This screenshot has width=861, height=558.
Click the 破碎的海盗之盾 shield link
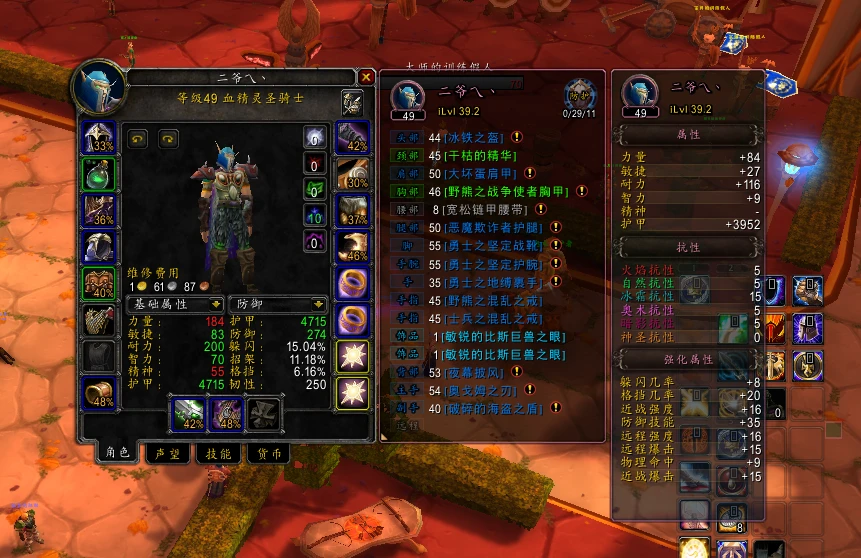click(x=484, y=408)
